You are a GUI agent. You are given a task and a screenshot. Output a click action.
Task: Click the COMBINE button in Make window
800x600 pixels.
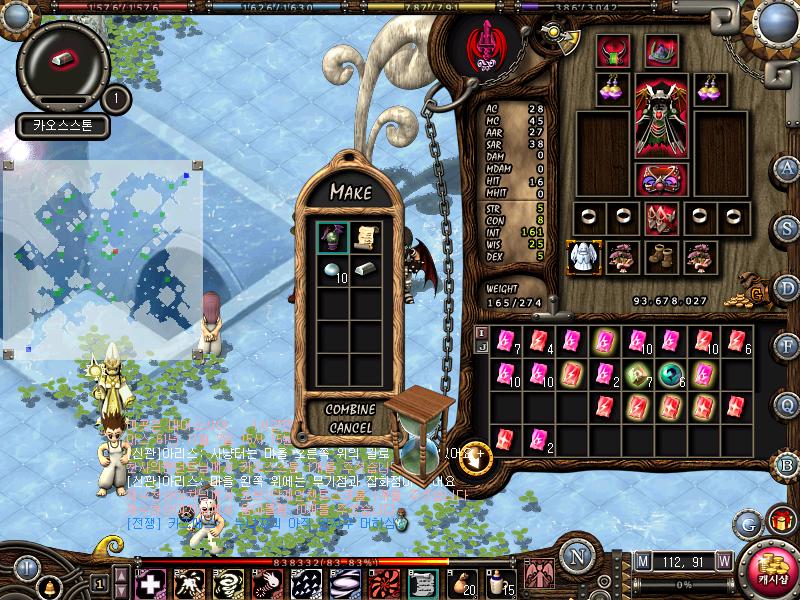(x=350, y=410)
